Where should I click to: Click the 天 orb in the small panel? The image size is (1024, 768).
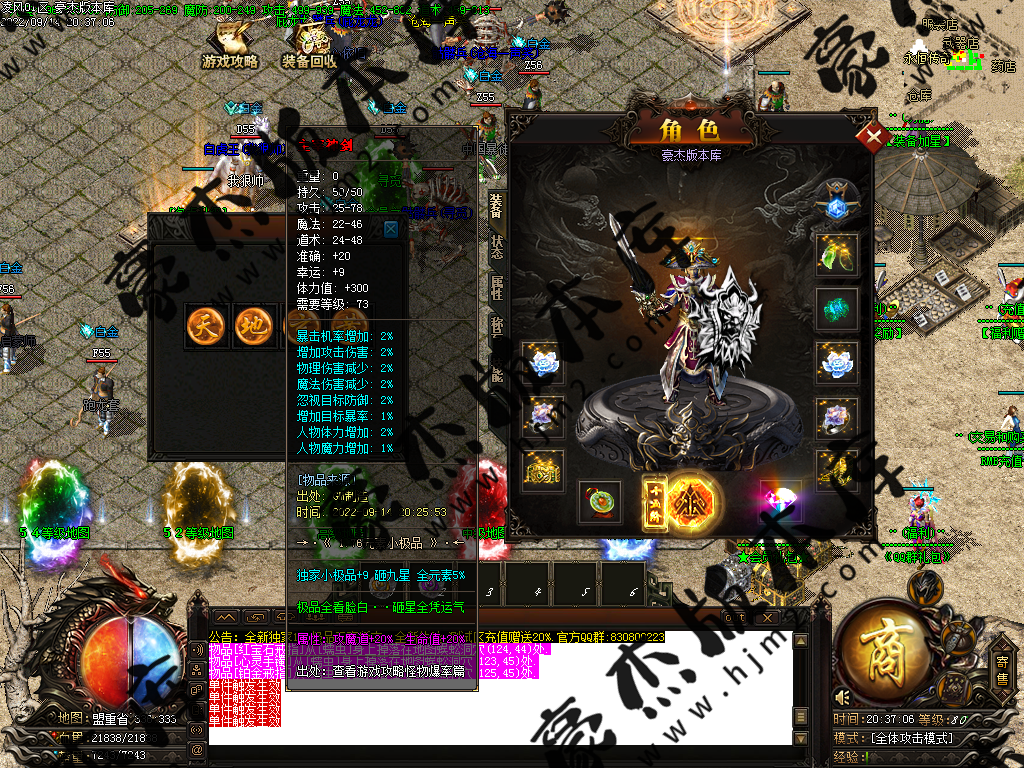pyautogui.click(x=204, y=326)
